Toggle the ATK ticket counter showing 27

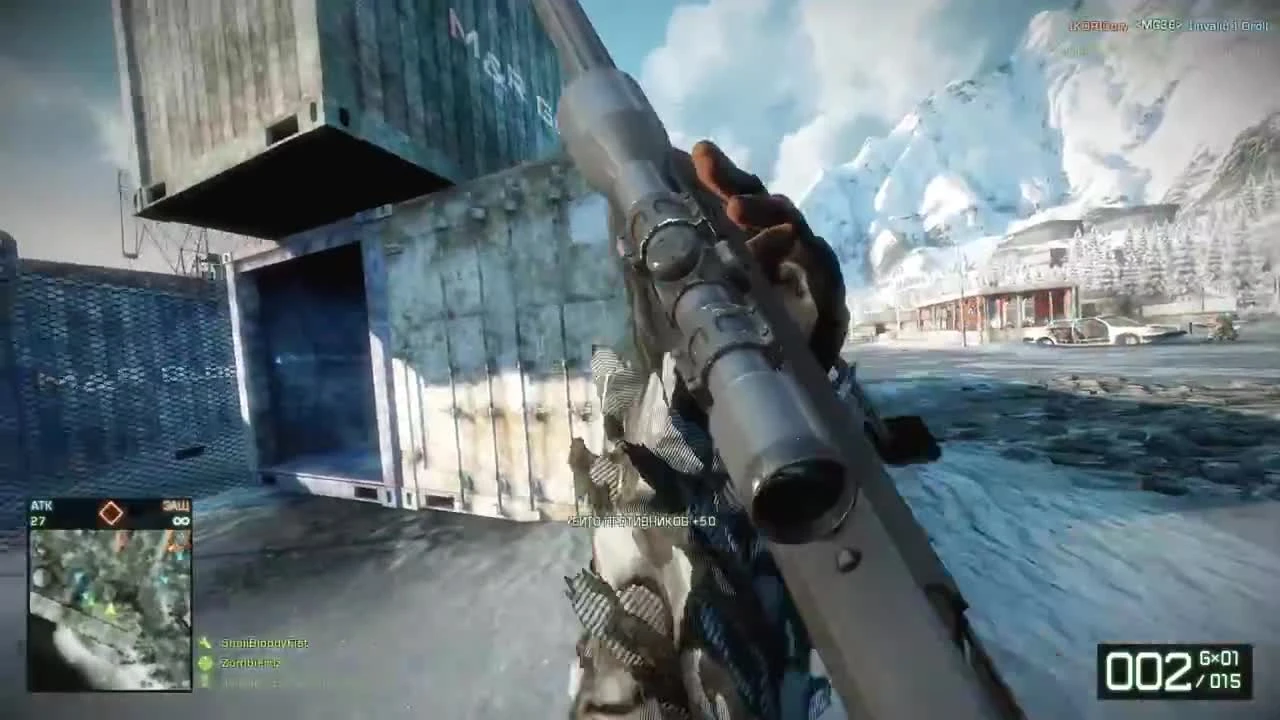(38, 520)
